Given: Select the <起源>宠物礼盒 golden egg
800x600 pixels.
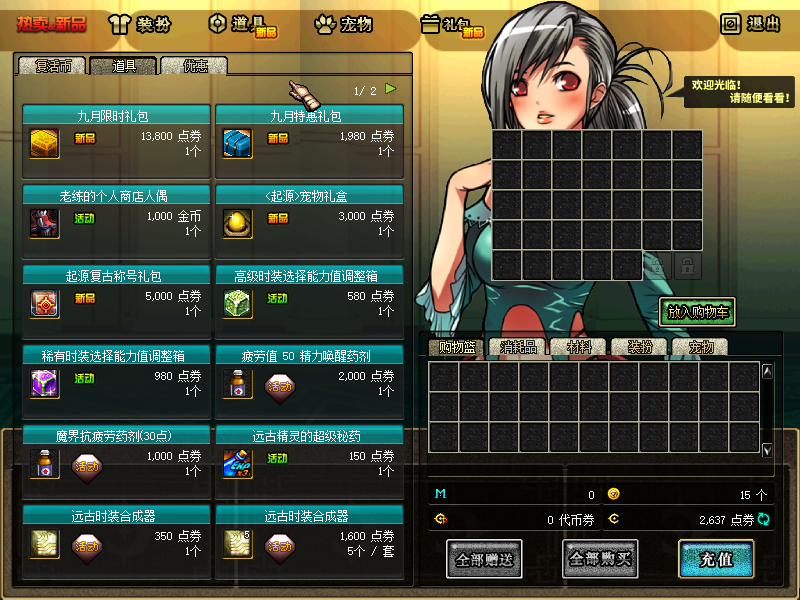Looking at the screenshot, I should [237, 222].
